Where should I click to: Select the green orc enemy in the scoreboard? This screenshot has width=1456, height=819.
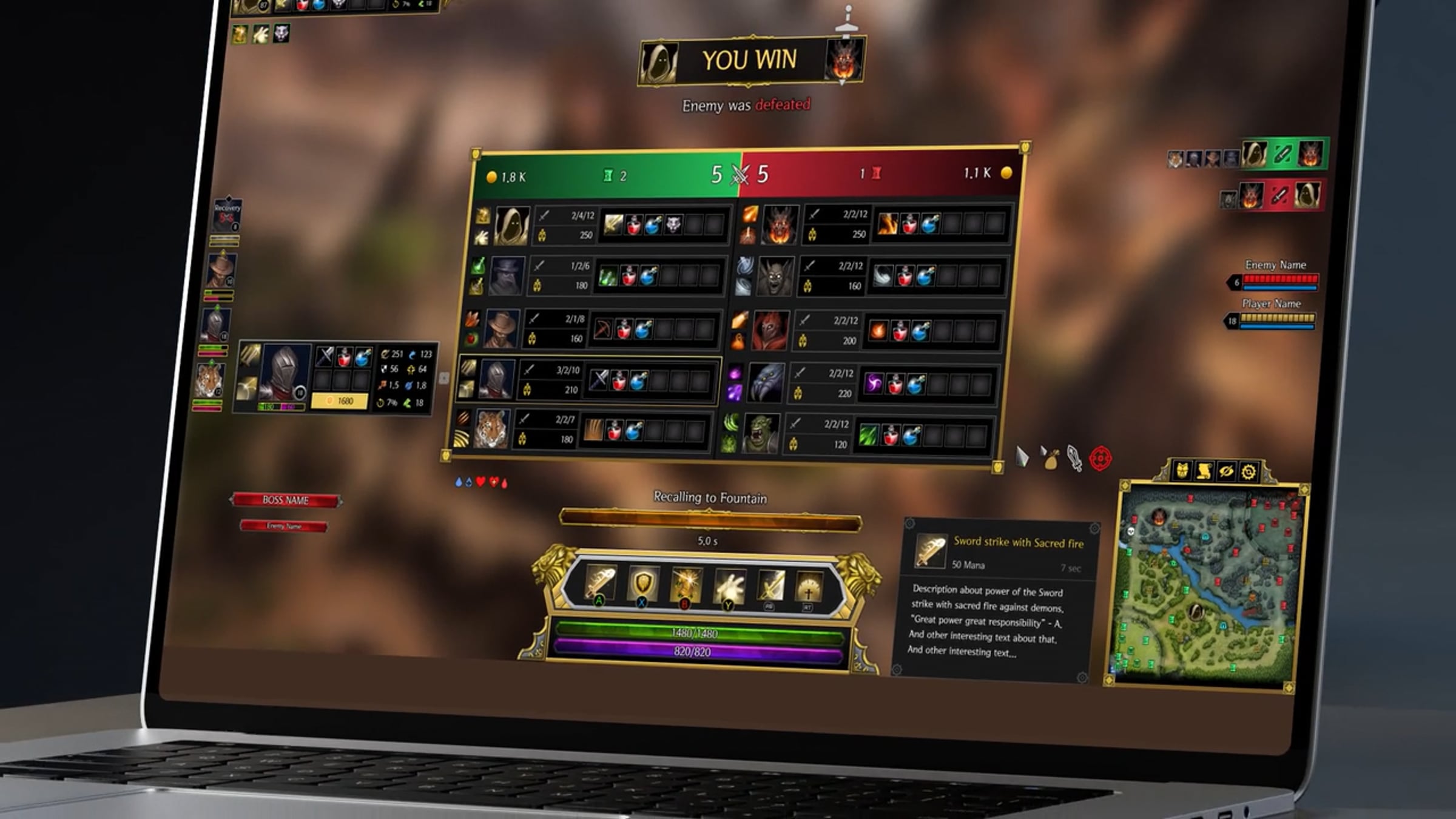click(761, 433)
